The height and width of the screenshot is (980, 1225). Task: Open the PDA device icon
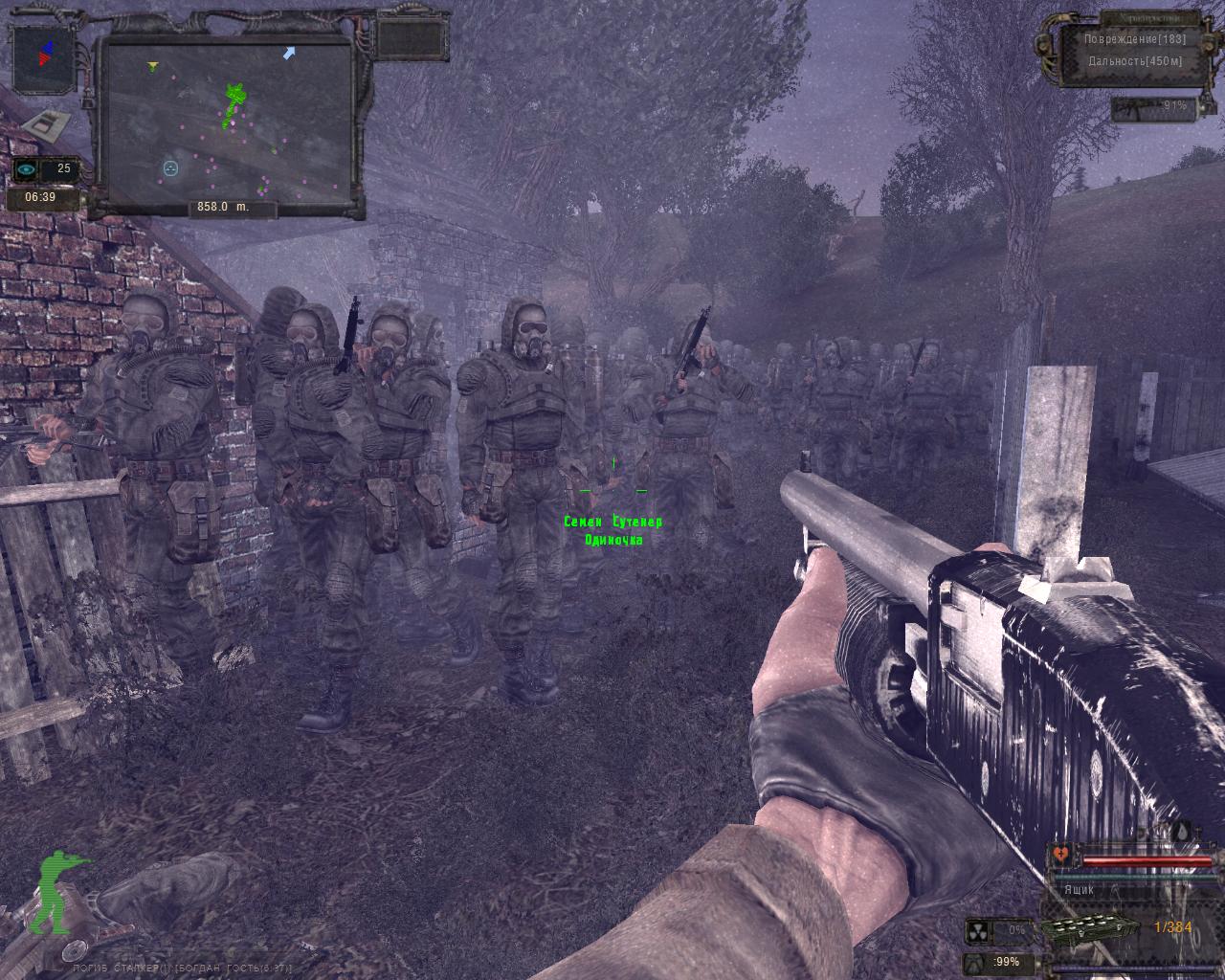click(45, 123)
